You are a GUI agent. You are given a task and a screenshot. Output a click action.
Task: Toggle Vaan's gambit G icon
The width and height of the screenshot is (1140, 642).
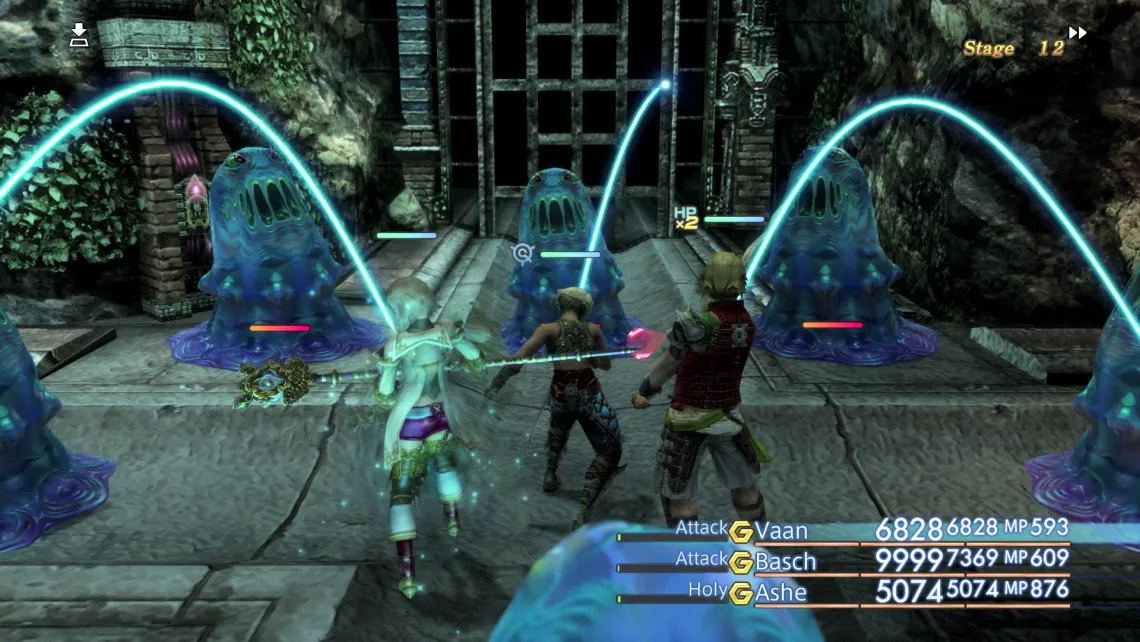[x=740, y=531]
